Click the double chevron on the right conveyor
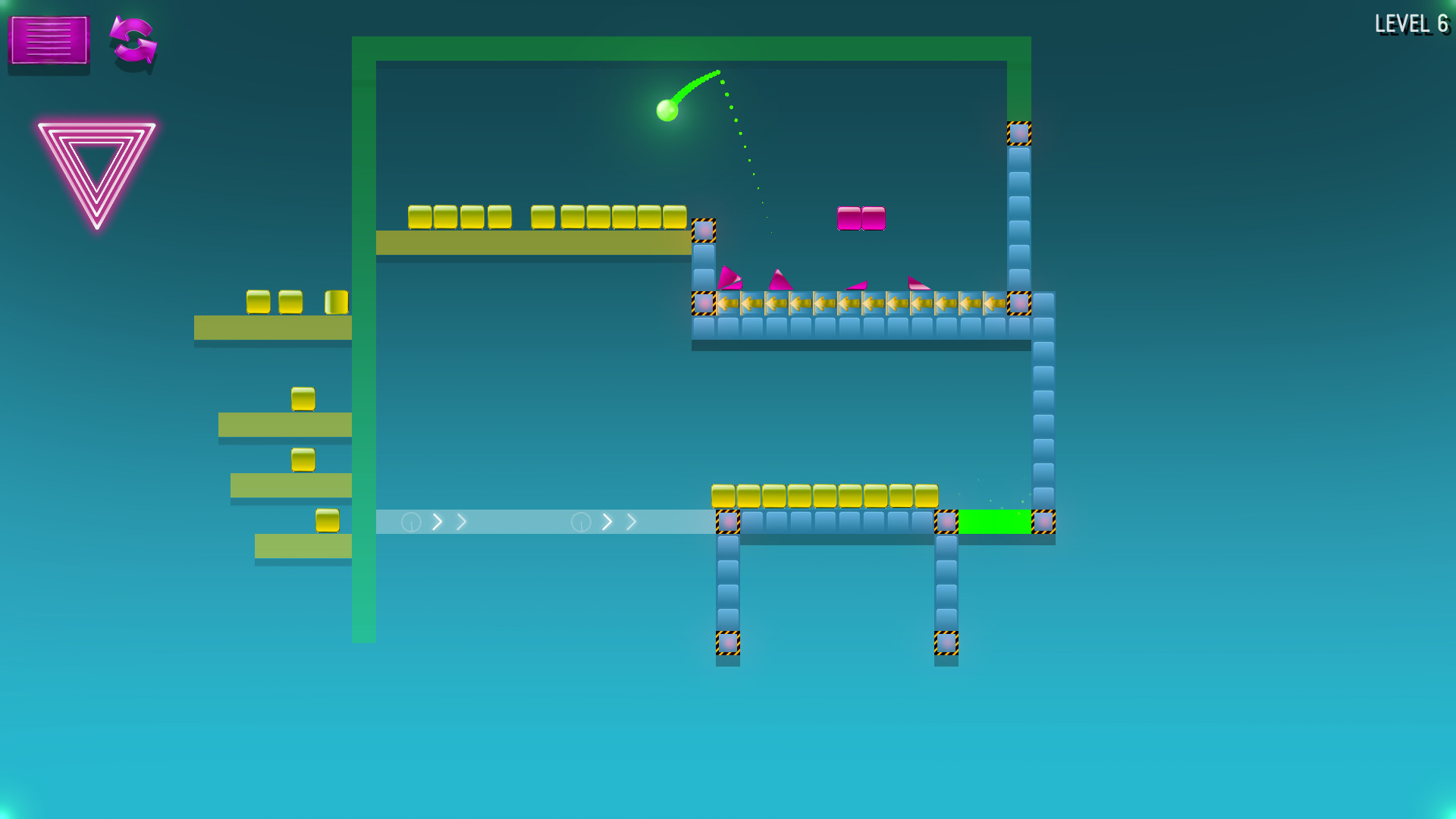 [x=618, y=522]
